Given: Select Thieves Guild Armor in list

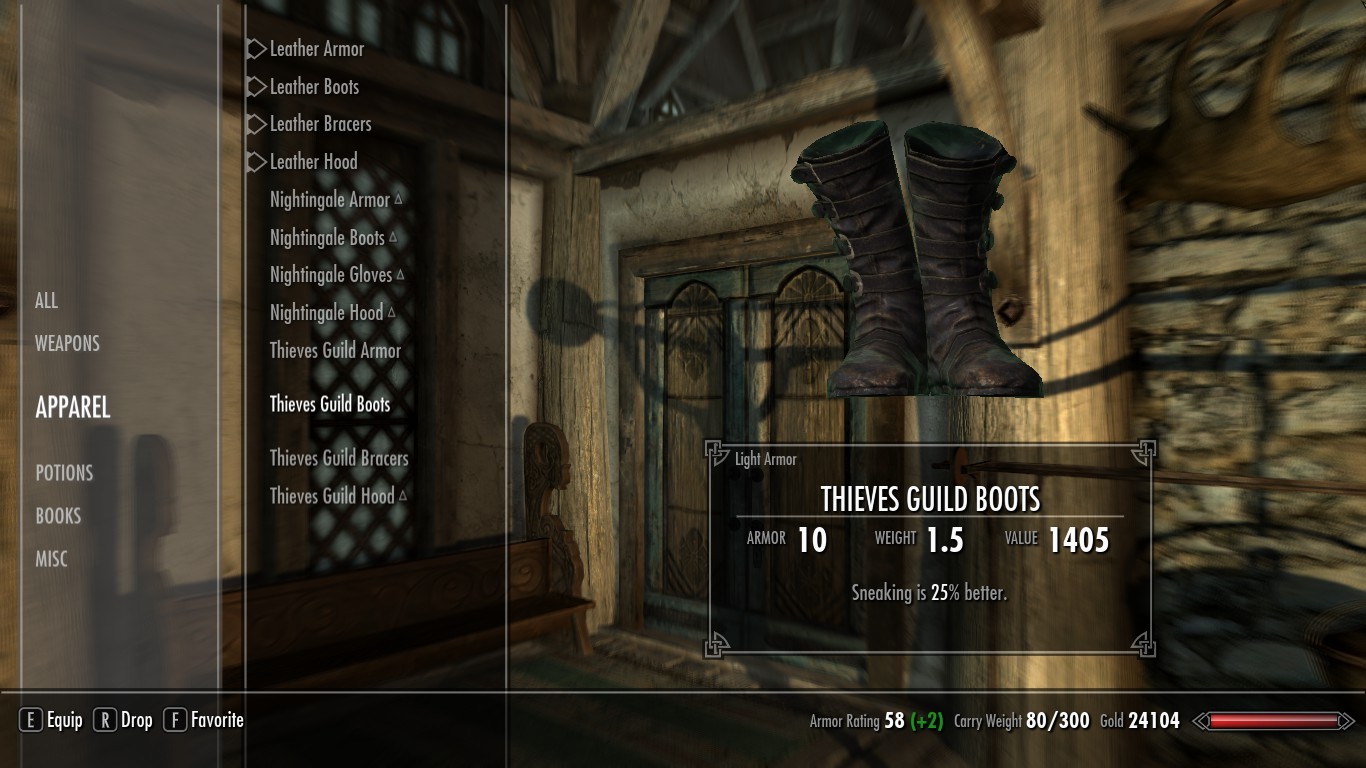Looking at the screenshot, I should coord(335,351).
